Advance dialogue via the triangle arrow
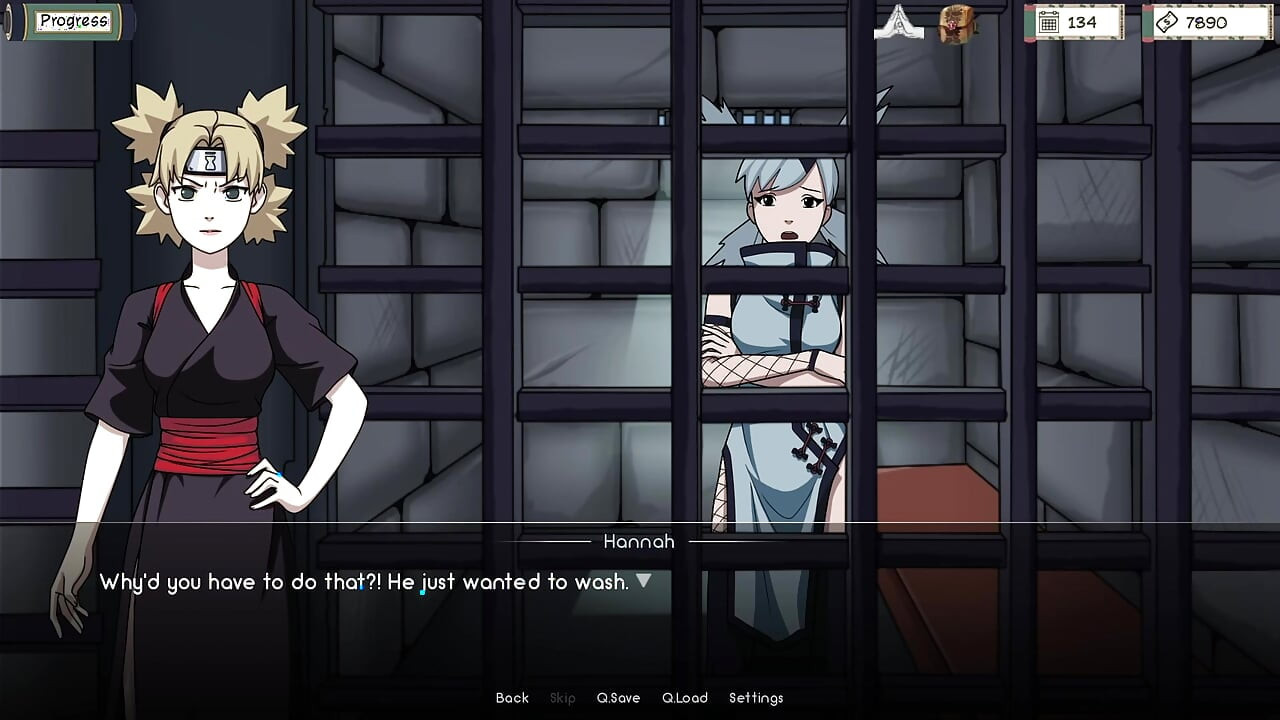 (x=644, y=580)
